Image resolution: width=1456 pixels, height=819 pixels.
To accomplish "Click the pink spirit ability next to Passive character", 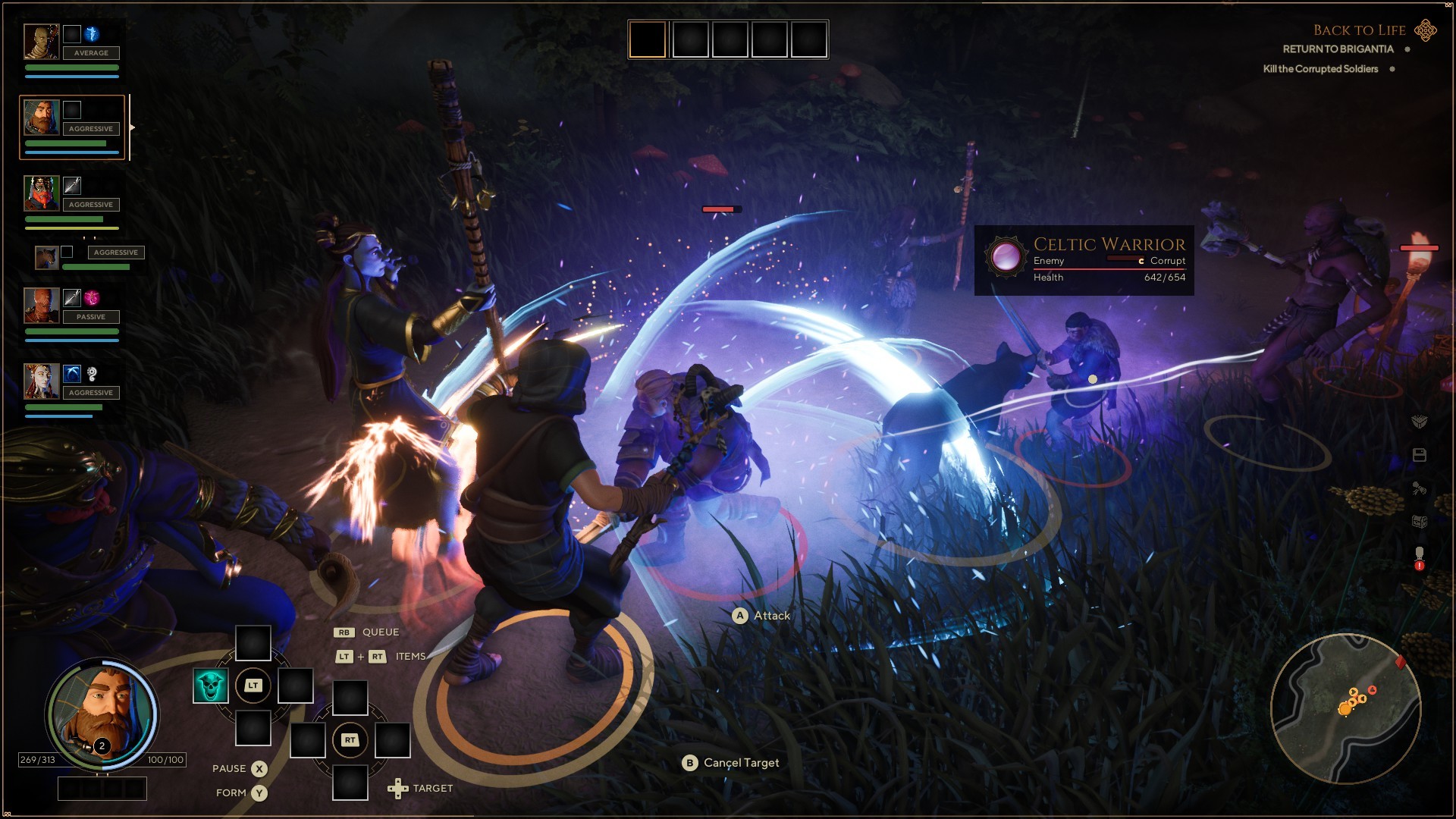I will pyautogui.click(x=93, y=300).
